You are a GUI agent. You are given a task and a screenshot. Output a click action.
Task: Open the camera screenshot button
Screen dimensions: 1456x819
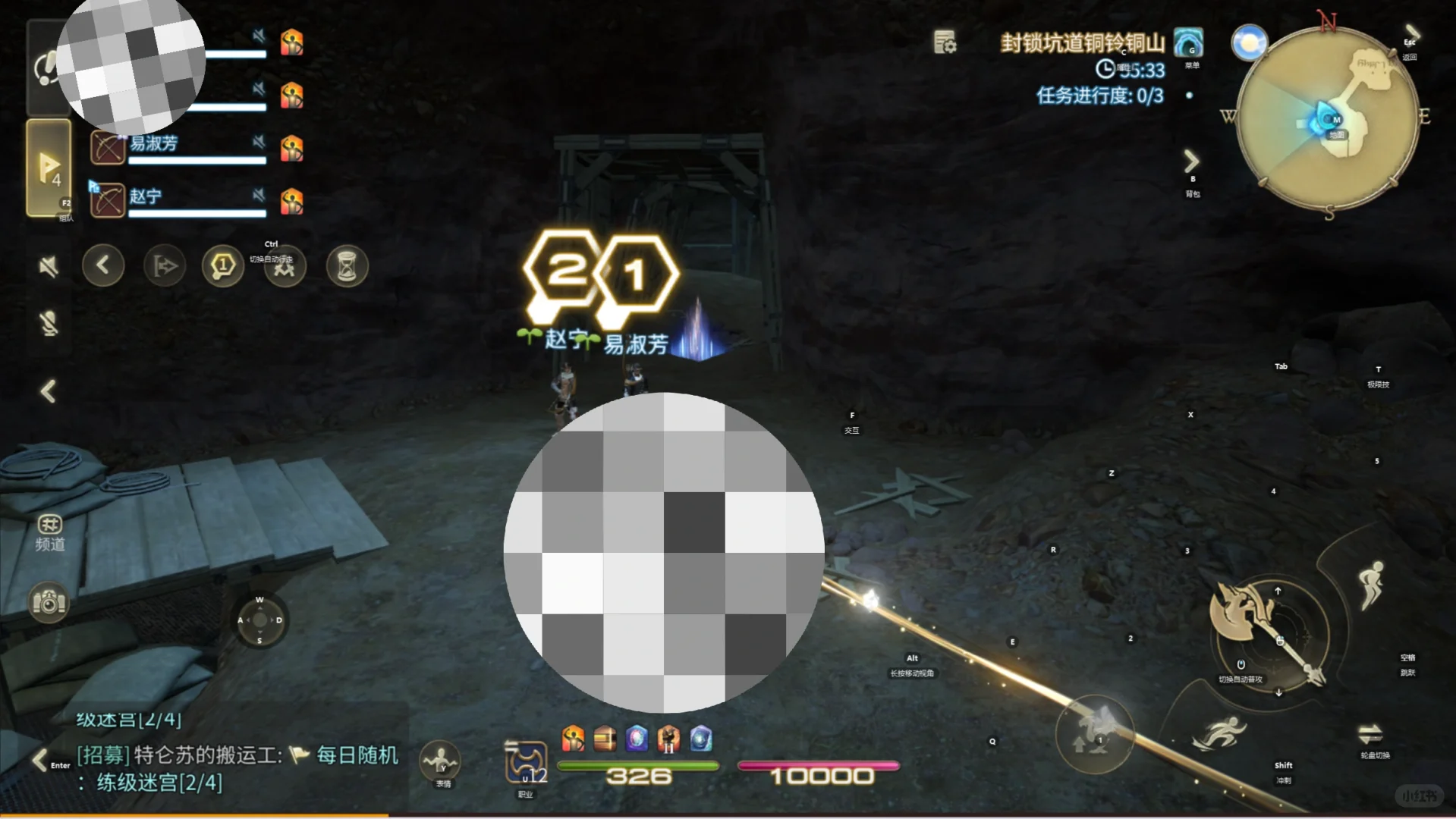tap(49, 603)
